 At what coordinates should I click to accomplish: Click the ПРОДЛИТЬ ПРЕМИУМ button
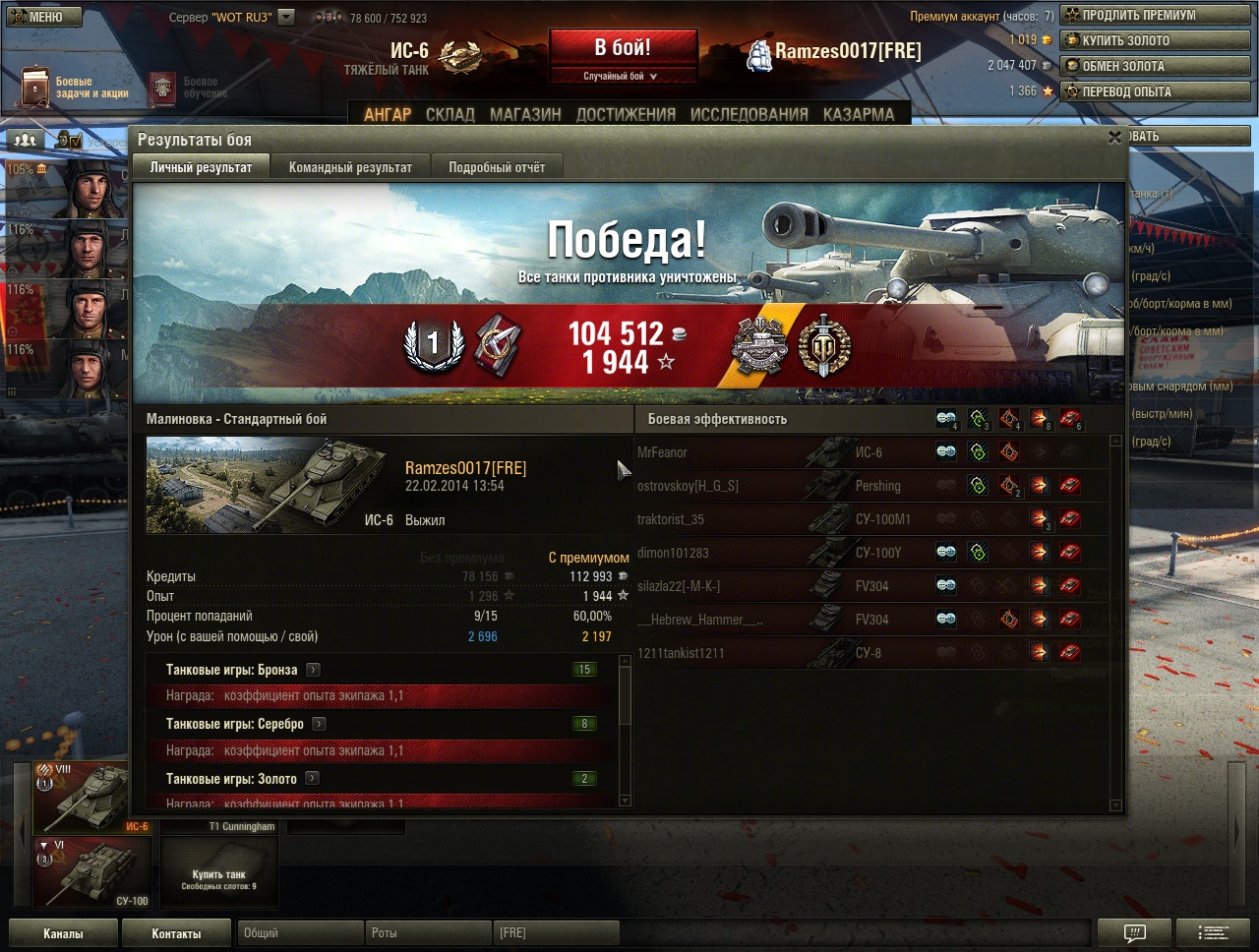click(1155, 15)
